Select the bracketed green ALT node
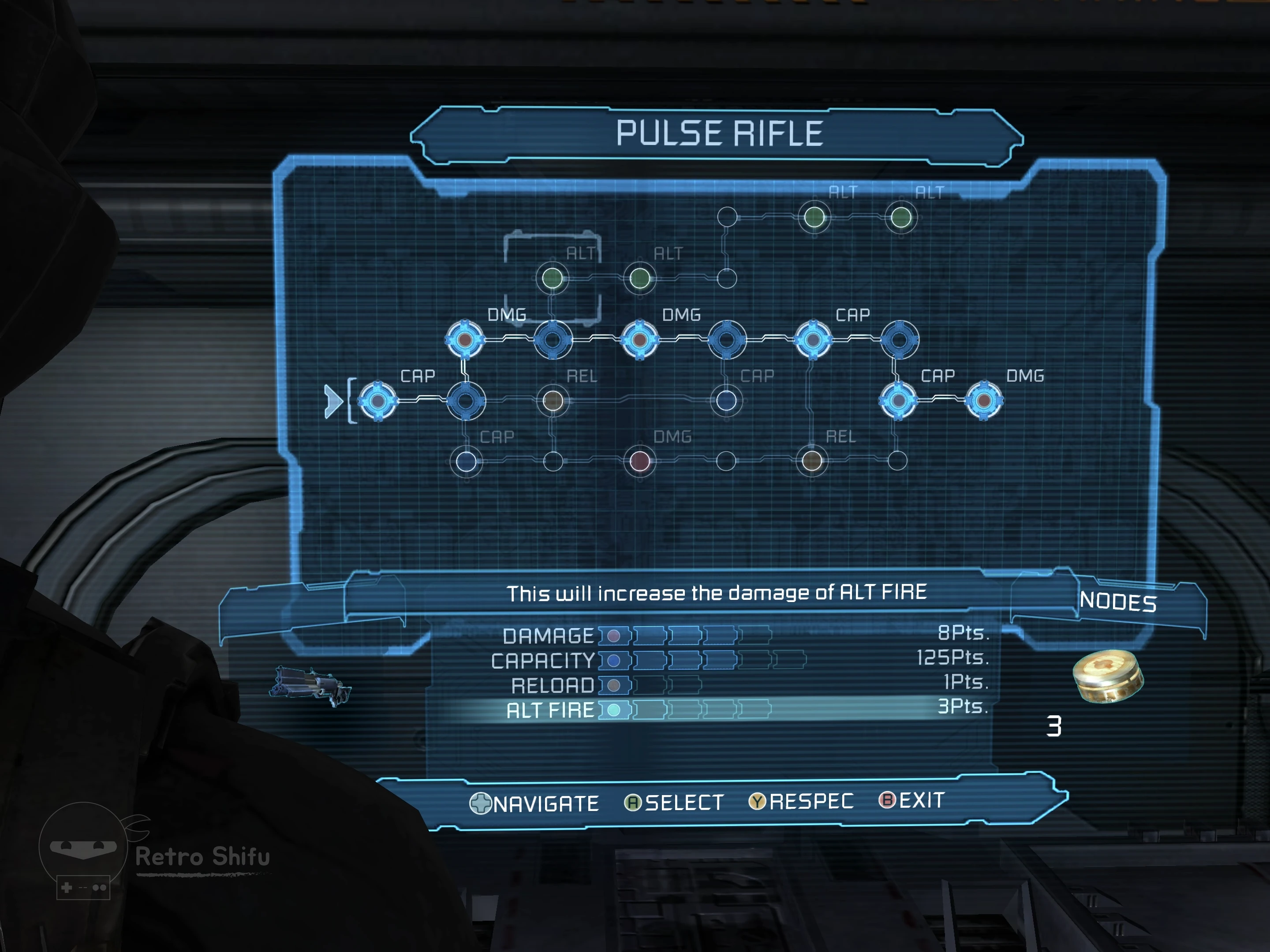The height and width of the screenshot is (952, 1270). 553,279
